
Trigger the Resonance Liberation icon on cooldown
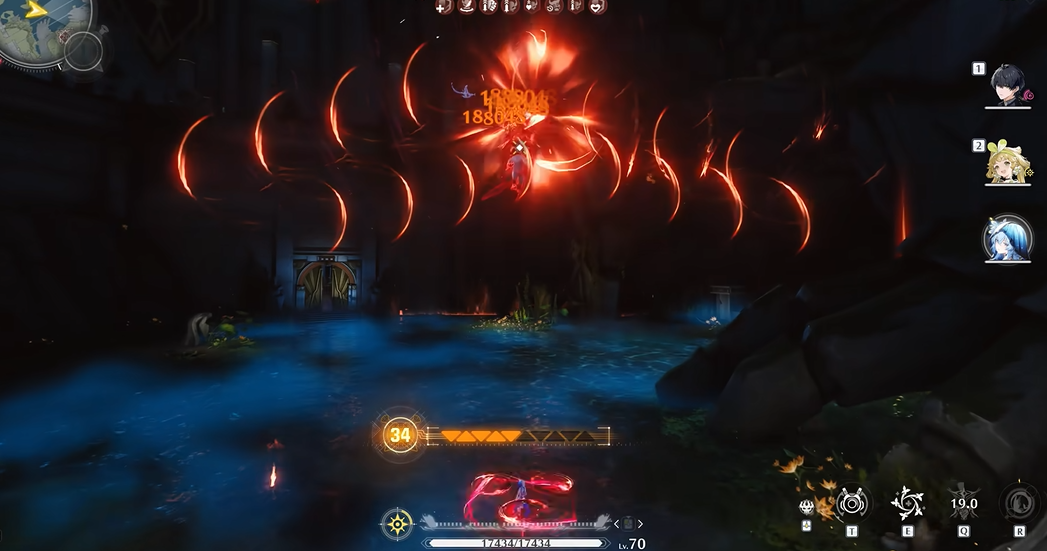pos(963,503)
